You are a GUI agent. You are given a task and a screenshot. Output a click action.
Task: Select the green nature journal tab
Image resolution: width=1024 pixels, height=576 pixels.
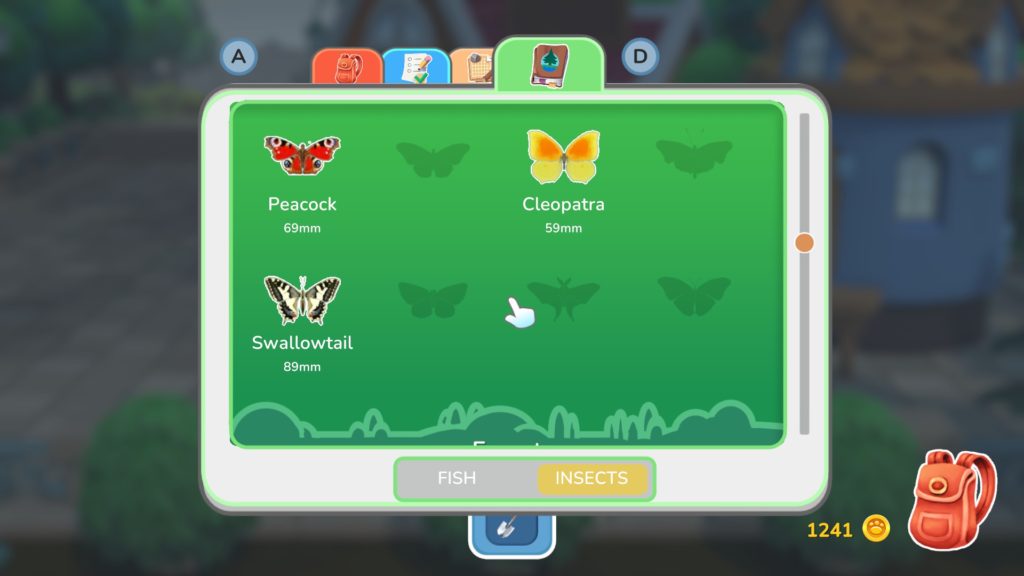tap(549, 66)
